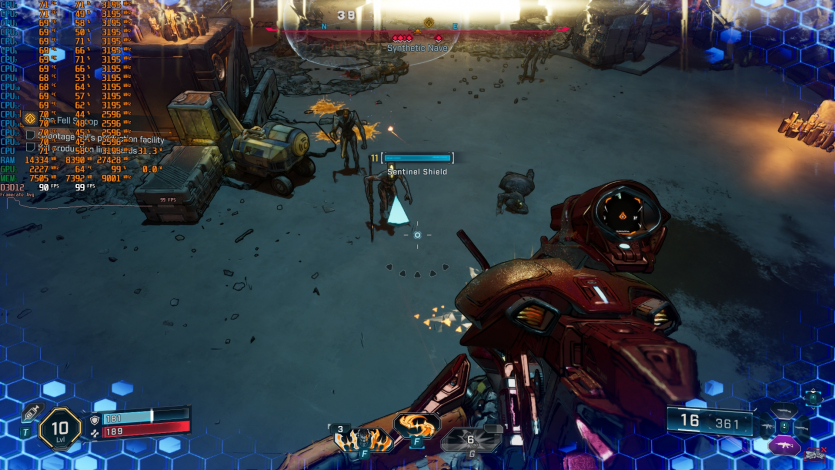Select the highlighted purple weapon slot
This screenshot has width=835, height=470.
coord(786,445)
